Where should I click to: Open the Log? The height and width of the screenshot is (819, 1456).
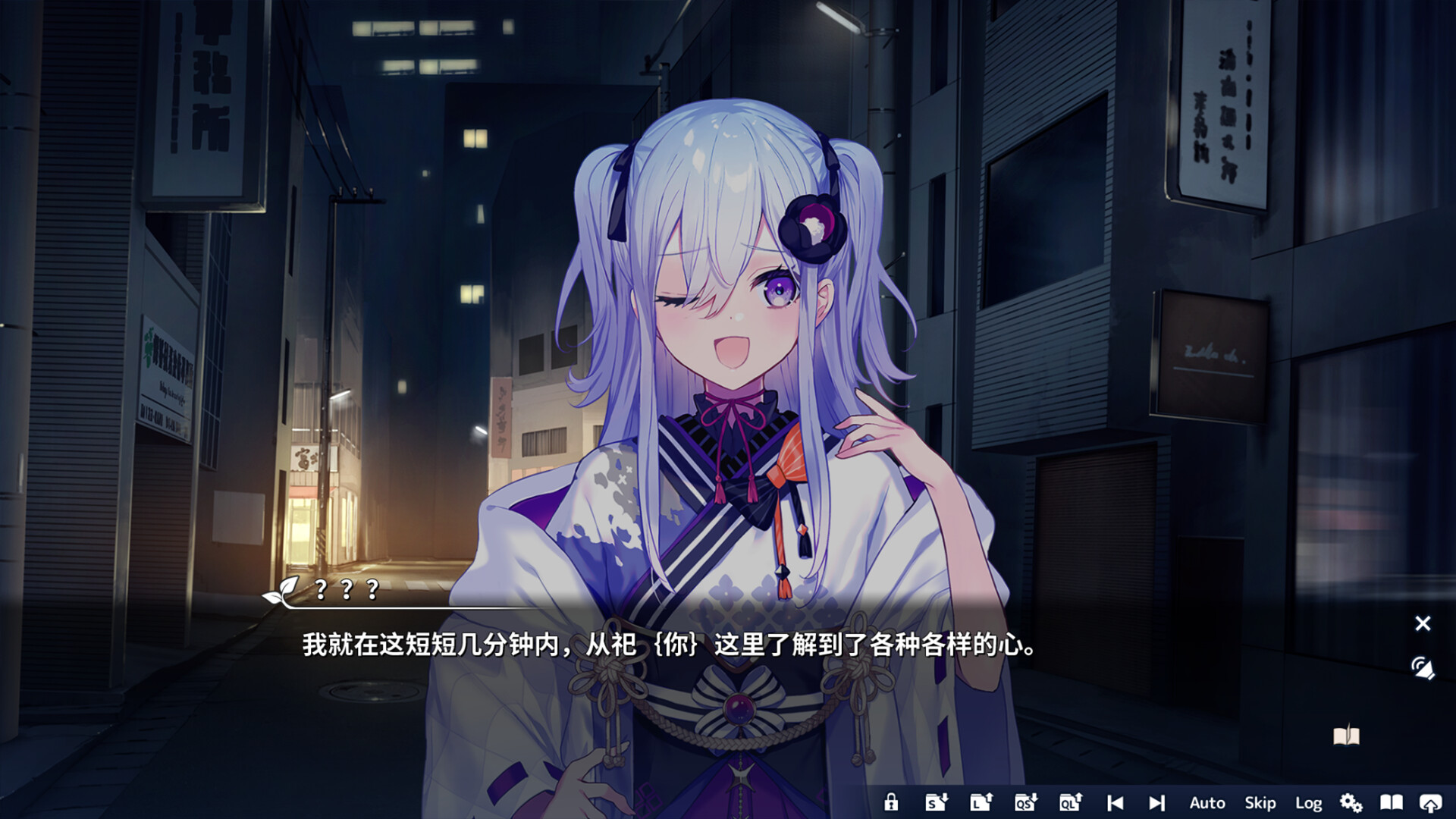click(x=1309, y=802)
